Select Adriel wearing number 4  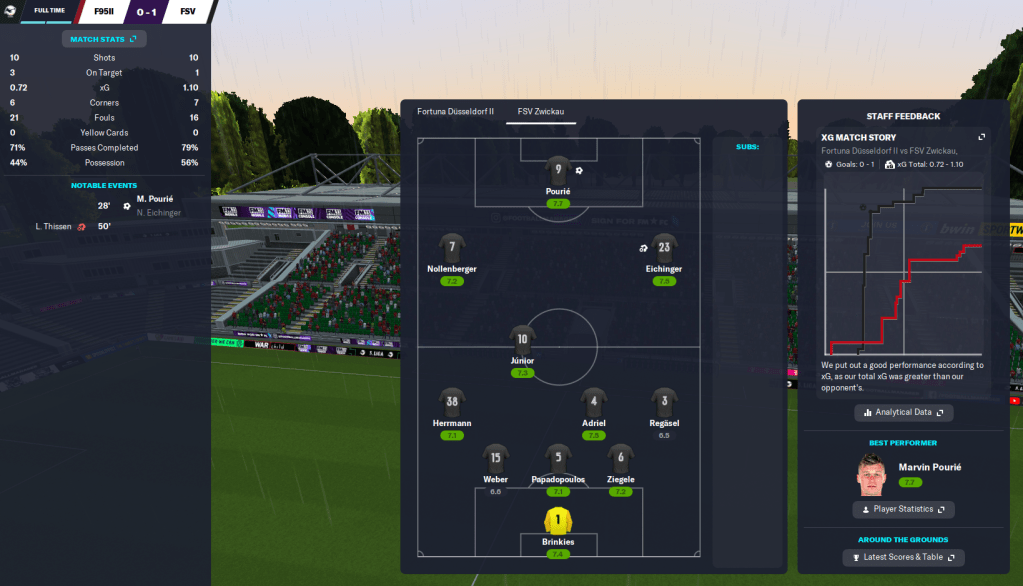593,403
